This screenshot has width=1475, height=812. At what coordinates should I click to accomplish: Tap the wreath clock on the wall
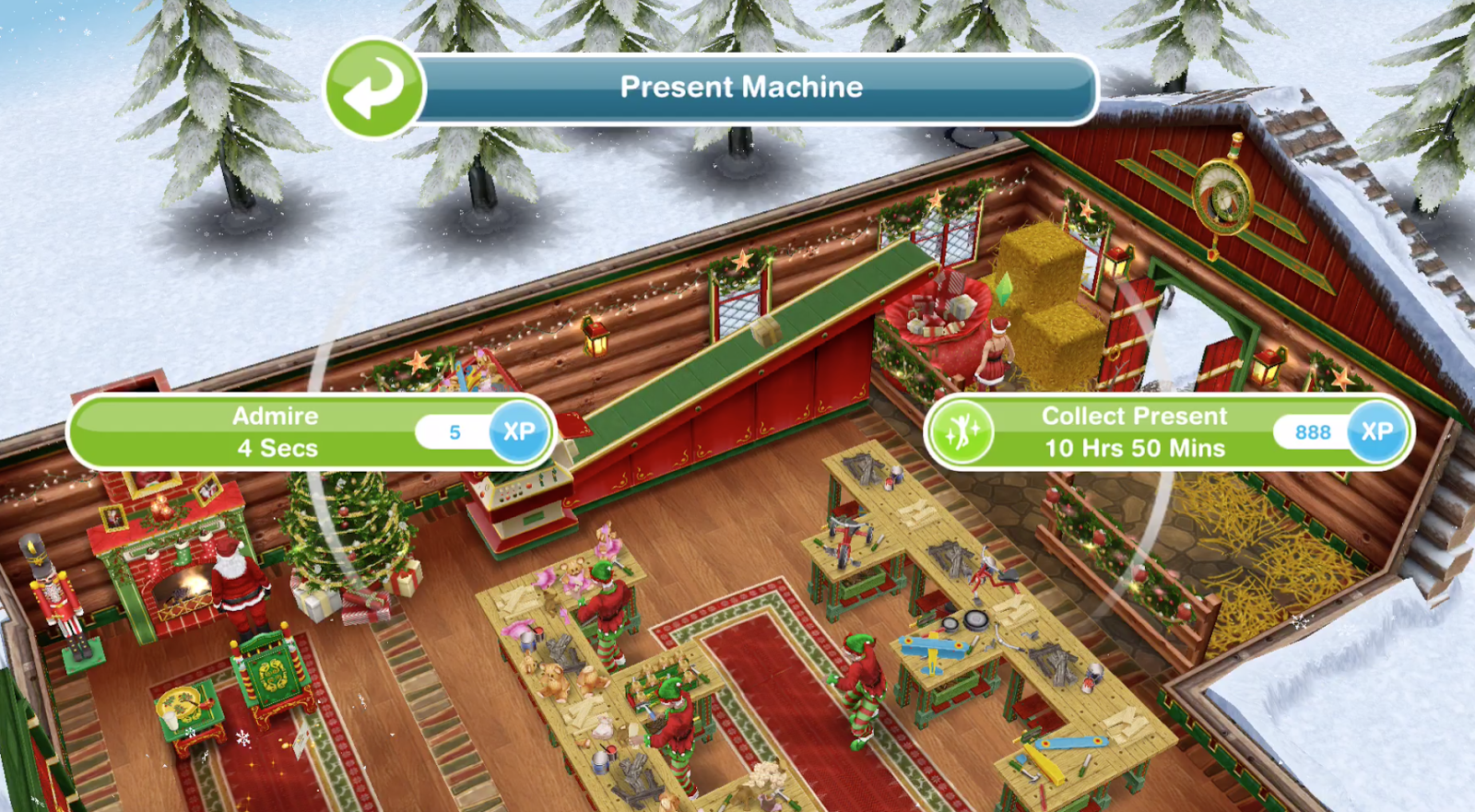click(x=1222, y=195)
